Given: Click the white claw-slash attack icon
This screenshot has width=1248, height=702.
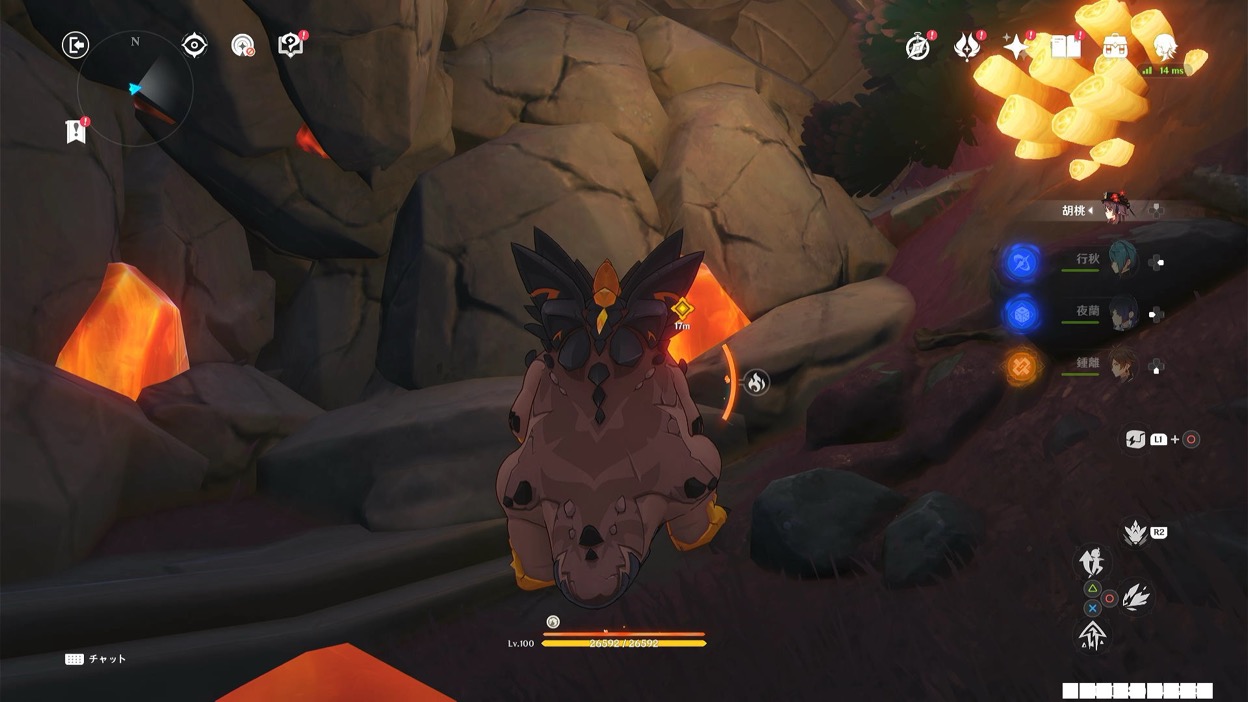Looking at the screenshot, I should point(1135,597).
